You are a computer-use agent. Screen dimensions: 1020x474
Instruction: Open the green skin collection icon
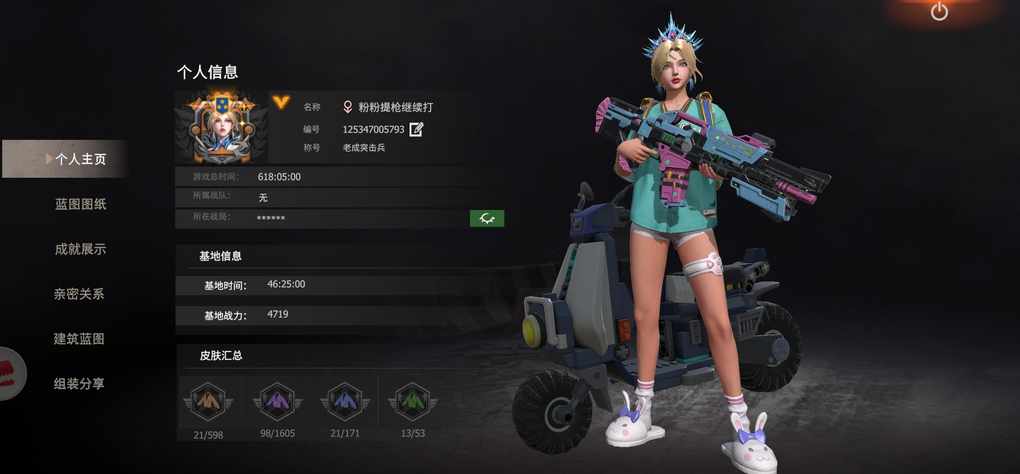tap(412, 401)
